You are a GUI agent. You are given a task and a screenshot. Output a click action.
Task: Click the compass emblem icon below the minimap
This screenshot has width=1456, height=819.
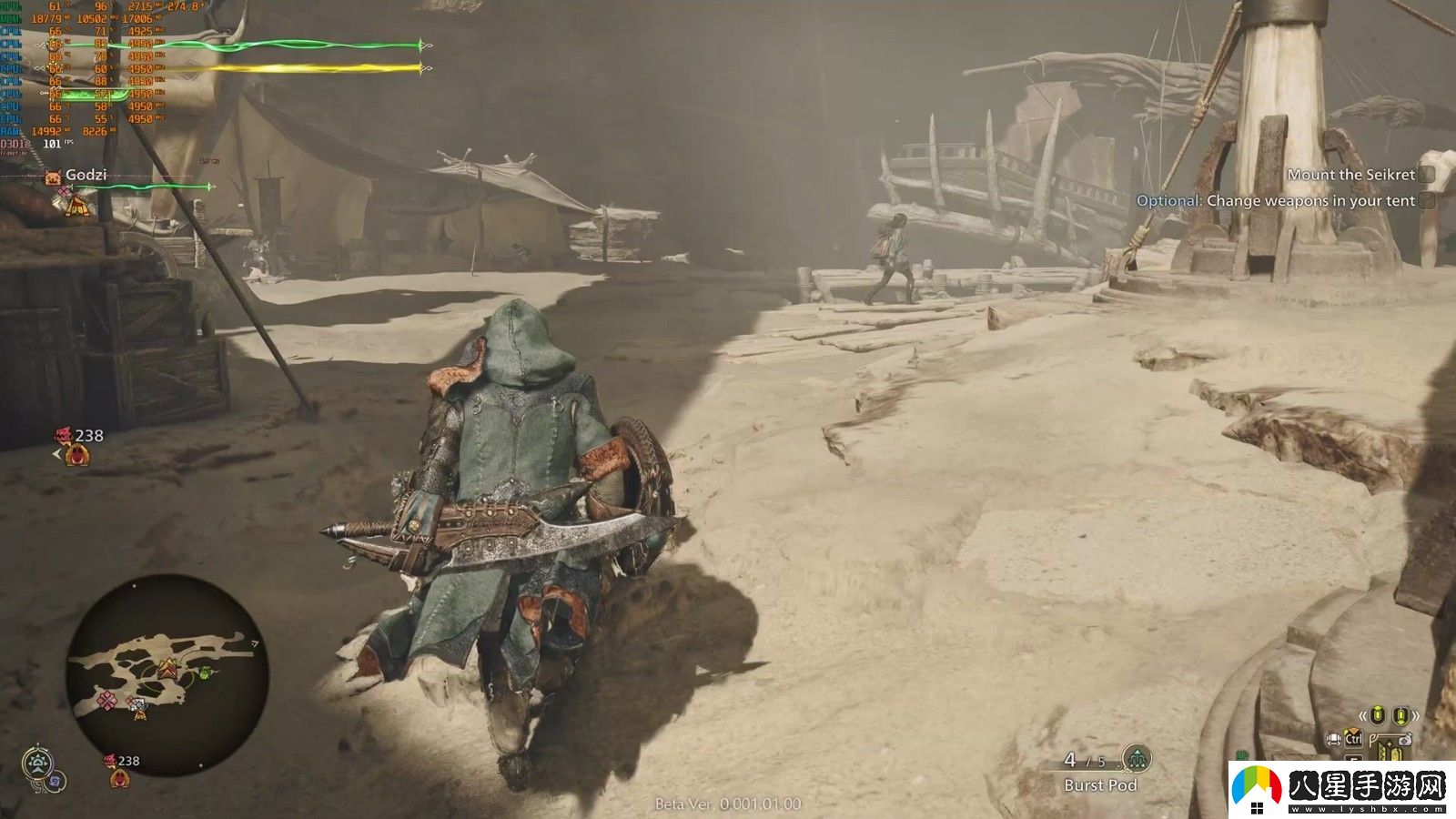point(37,763)
